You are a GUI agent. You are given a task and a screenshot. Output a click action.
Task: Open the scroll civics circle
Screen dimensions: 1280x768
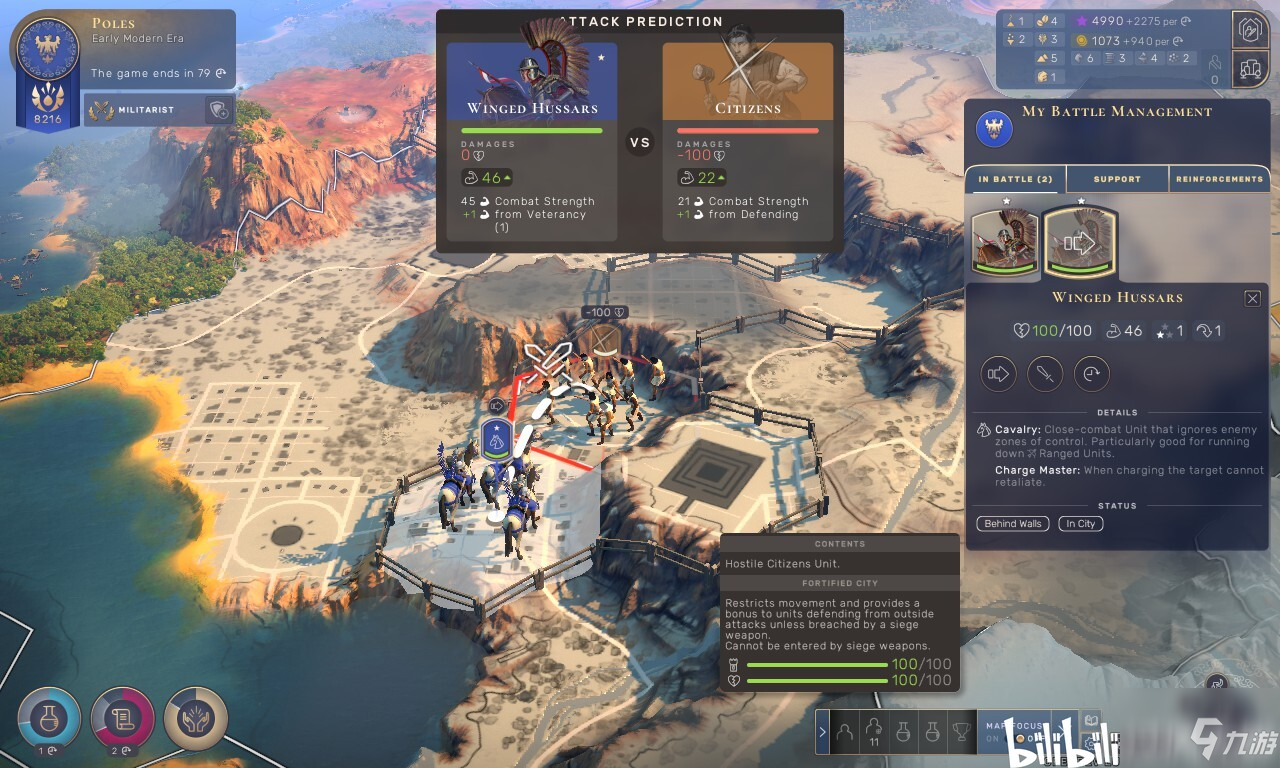pos(122,717)
